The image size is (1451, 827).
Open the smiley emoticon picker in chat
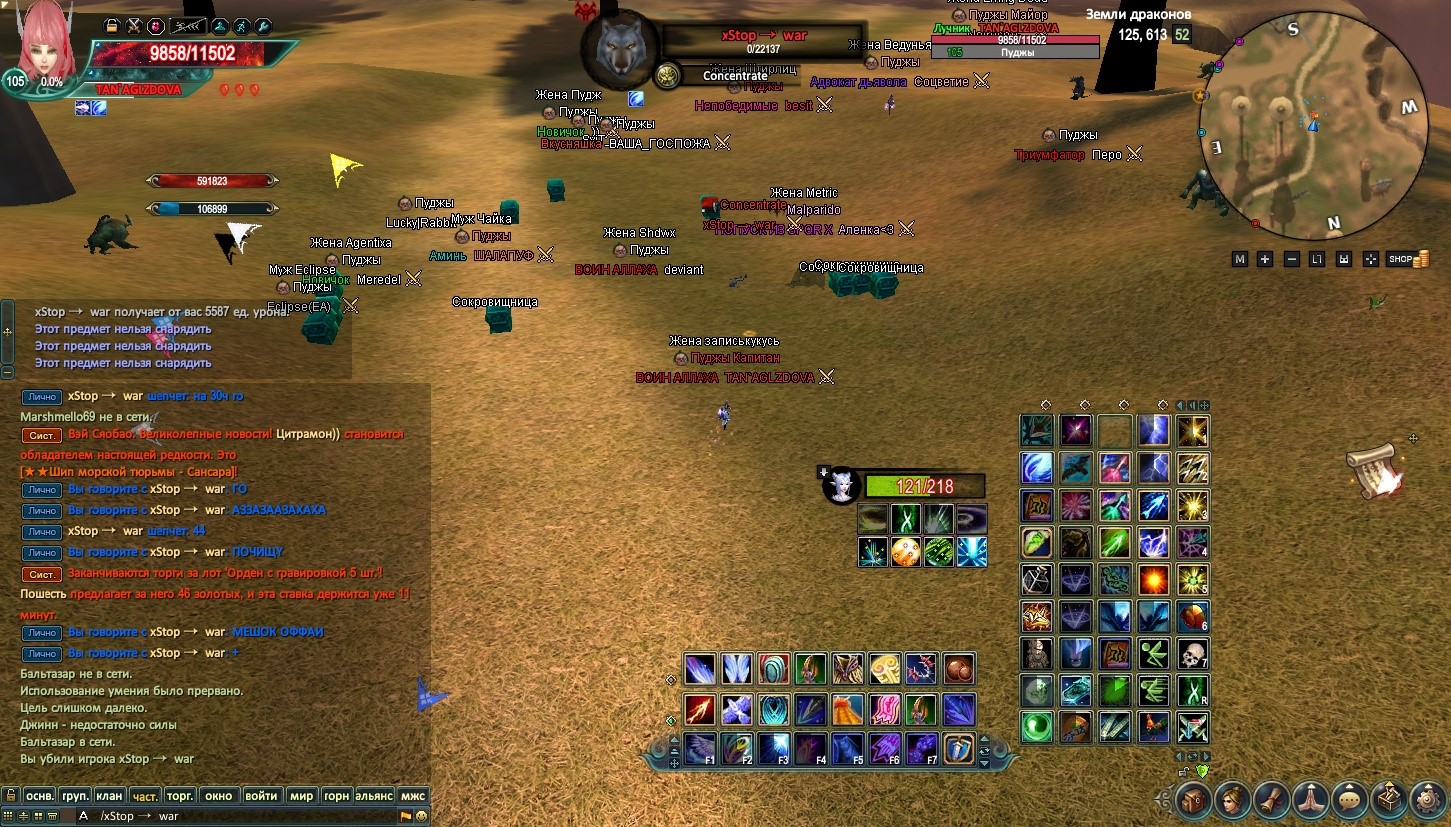421,816
